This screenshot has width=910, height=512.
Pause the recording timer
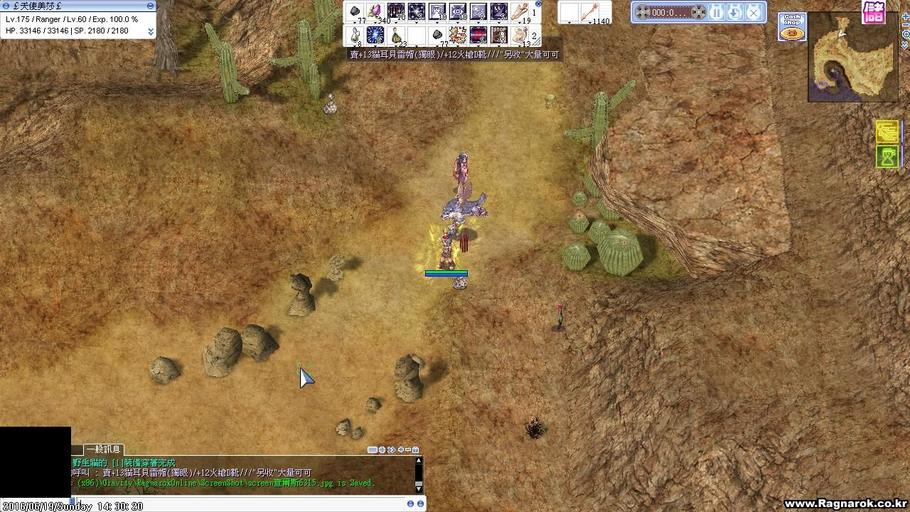(x=716, y=12)
